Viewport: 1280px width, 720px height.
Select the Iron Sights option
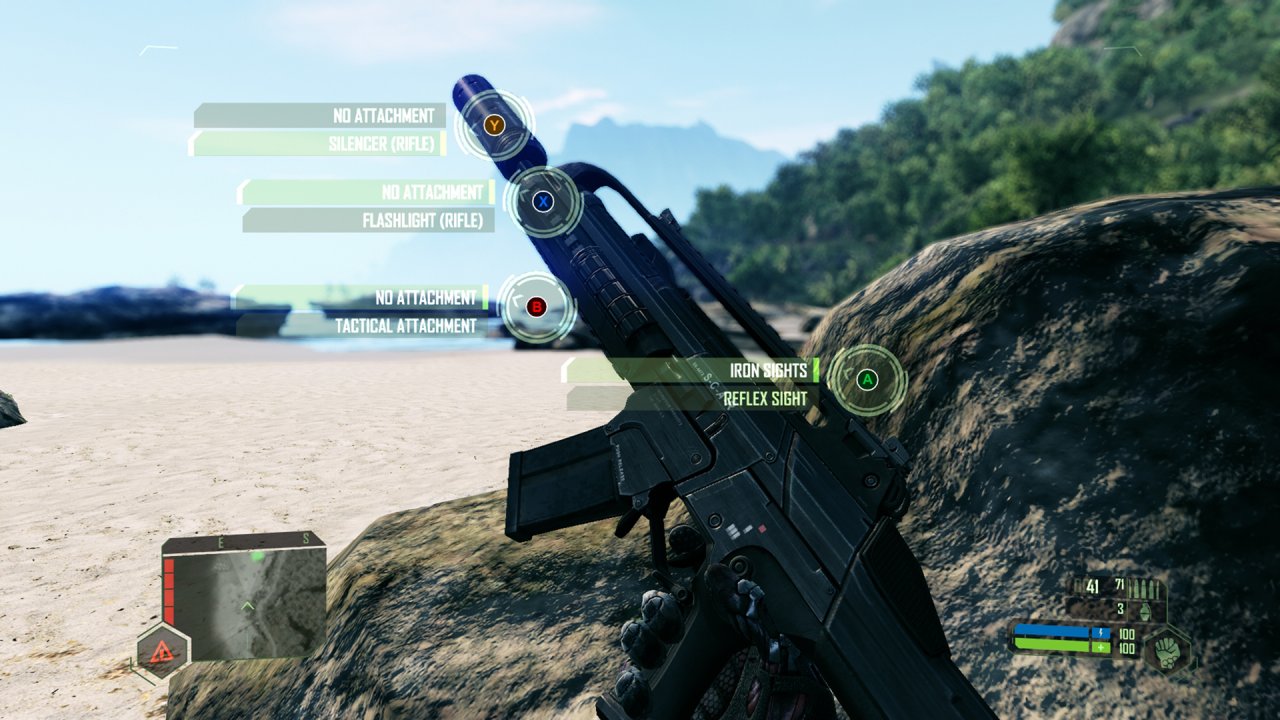click(769, 369)
